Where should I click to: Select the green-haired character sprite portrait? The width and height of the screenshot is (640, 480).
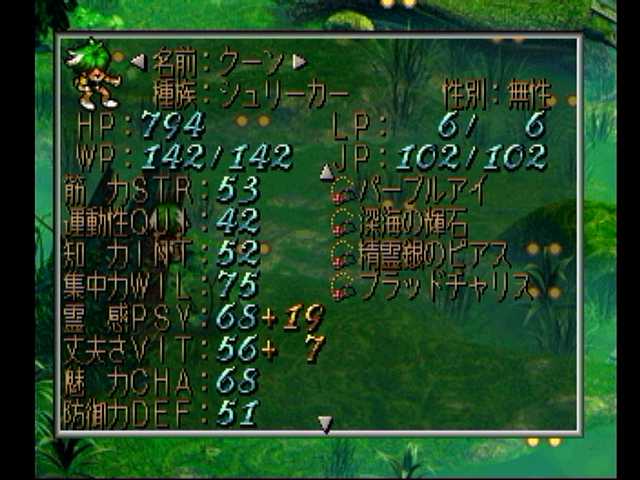pos(95,74)
